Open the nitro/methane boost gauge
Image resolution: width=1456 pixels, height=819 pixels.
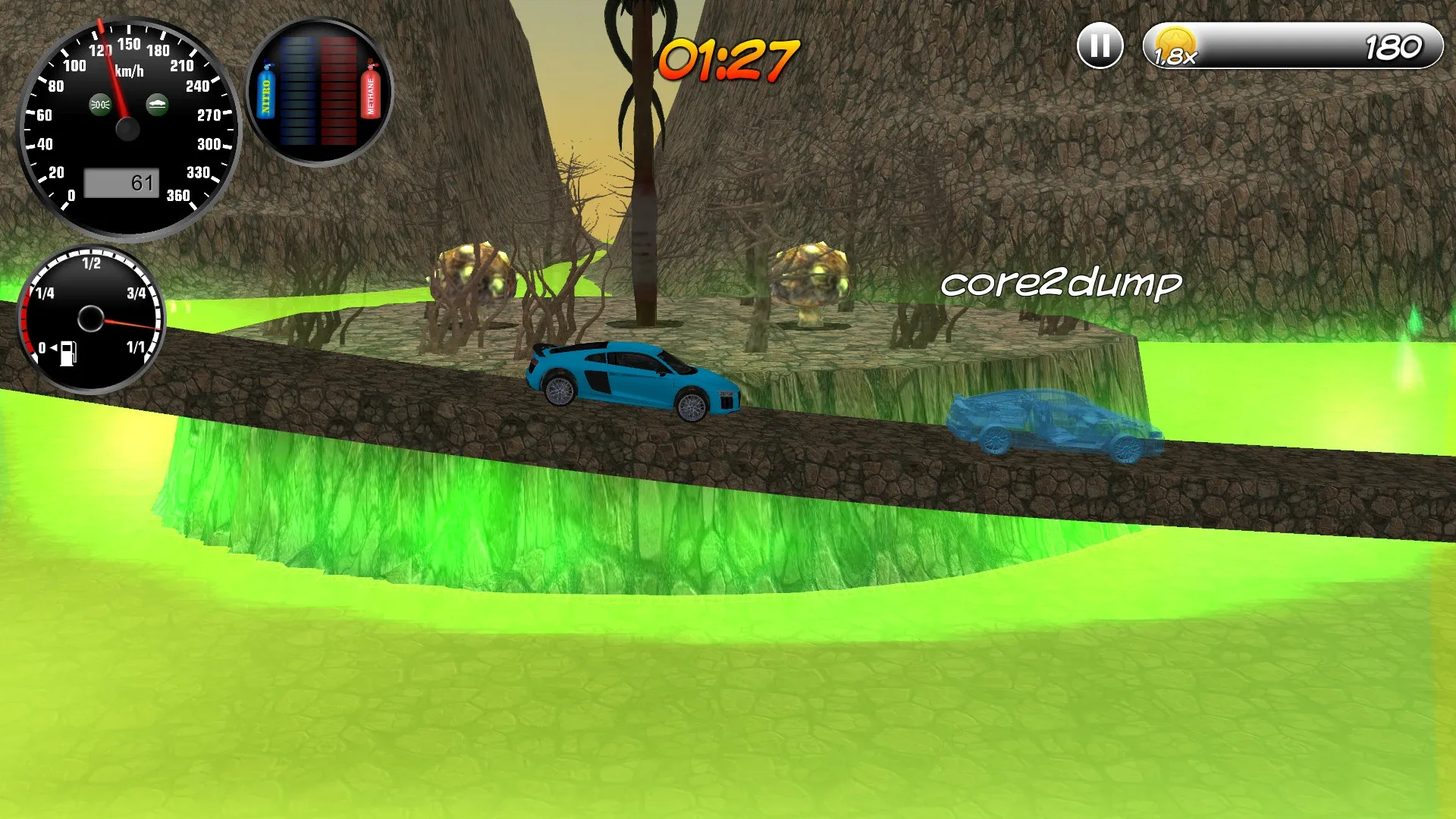318,91
